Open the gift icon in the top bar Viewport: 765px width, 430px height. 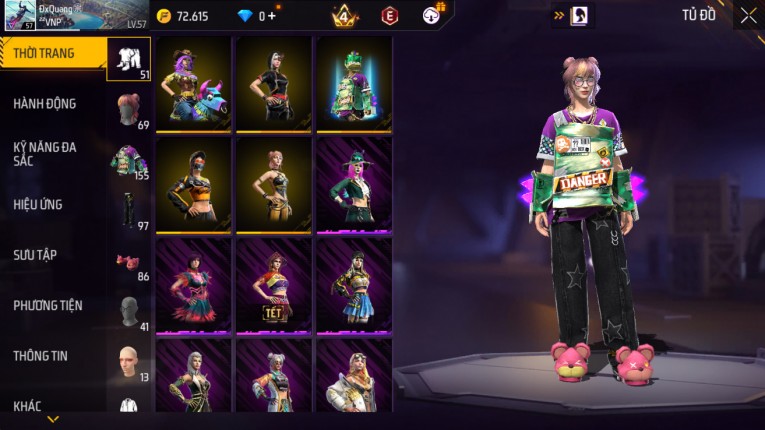(x=433, y=15)
